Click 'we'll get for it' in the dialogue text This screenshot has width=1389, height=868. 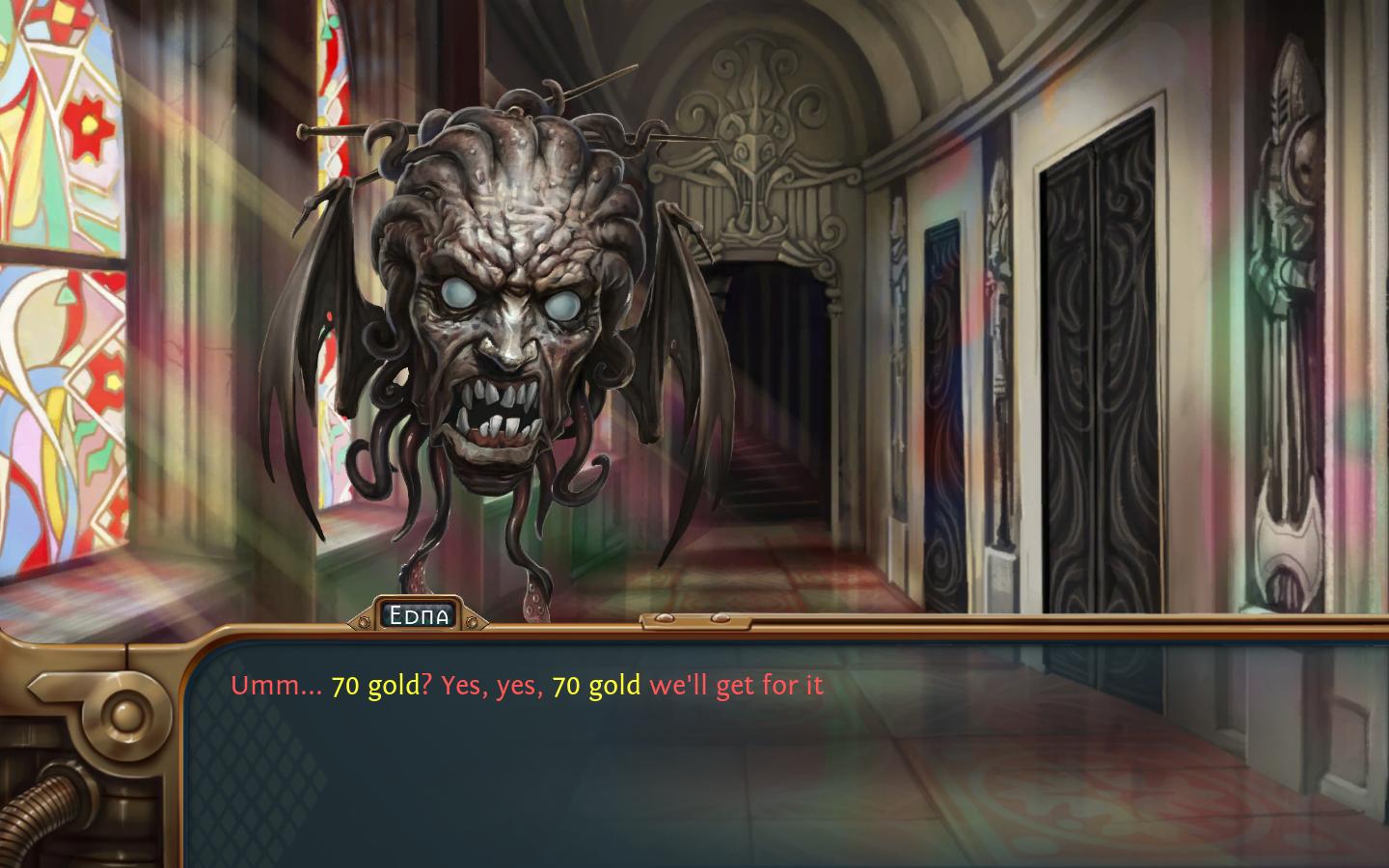738,686
